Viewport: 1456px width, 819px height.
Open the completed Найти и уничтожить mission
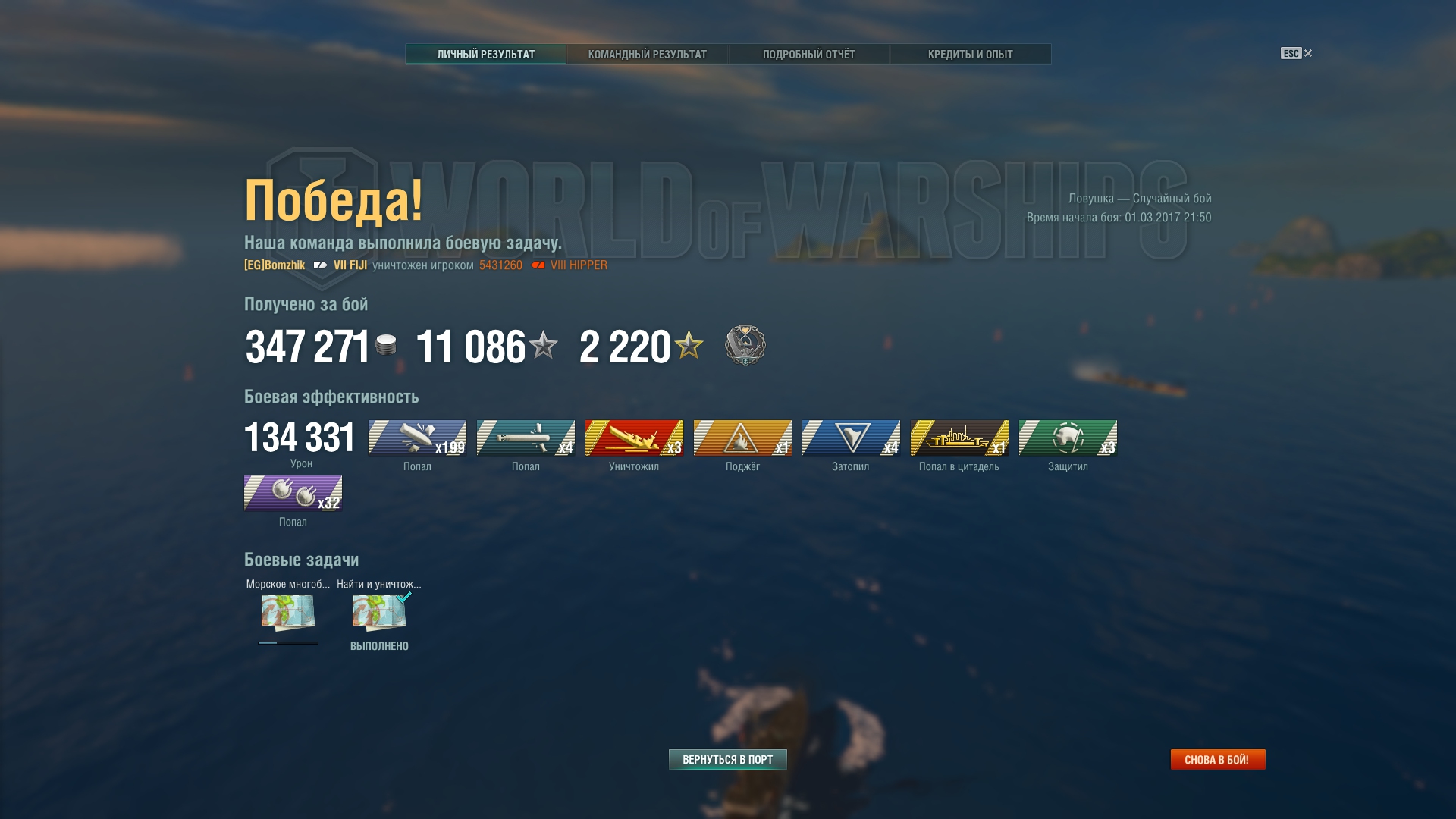point(379,612)
